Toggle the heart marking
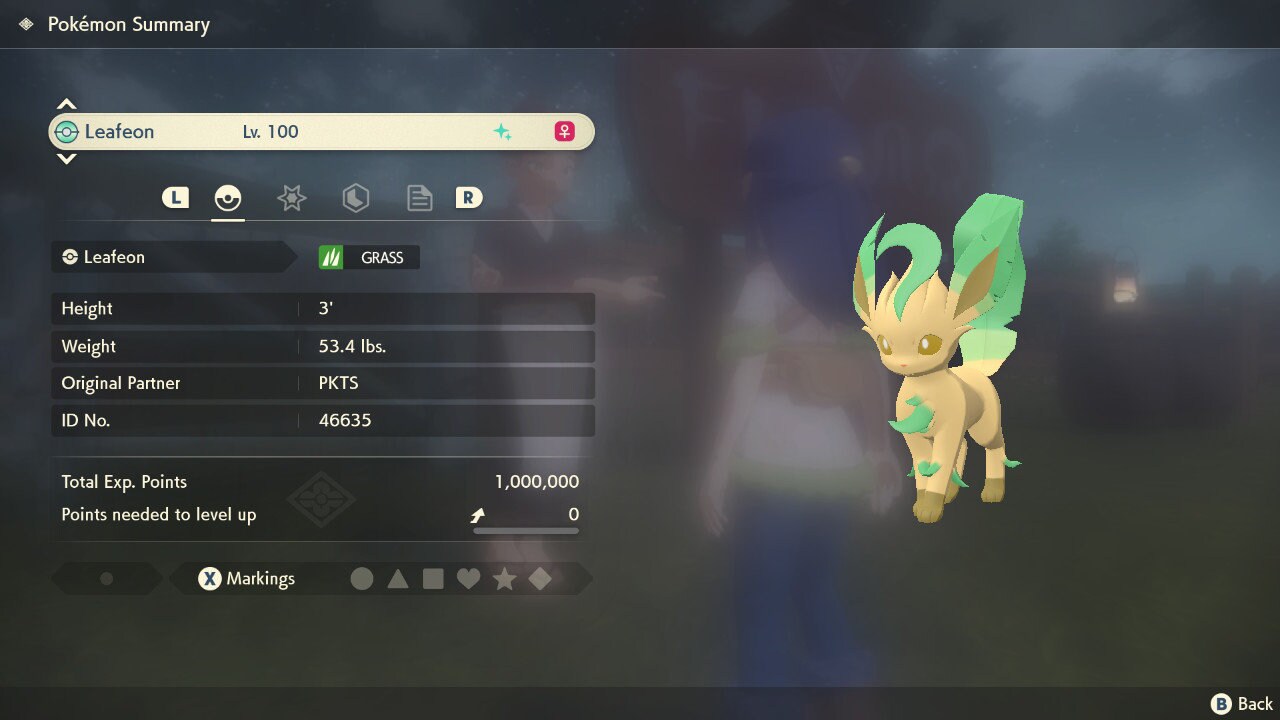Viewport: 1280px width, 720px height. tap(468, 579)
